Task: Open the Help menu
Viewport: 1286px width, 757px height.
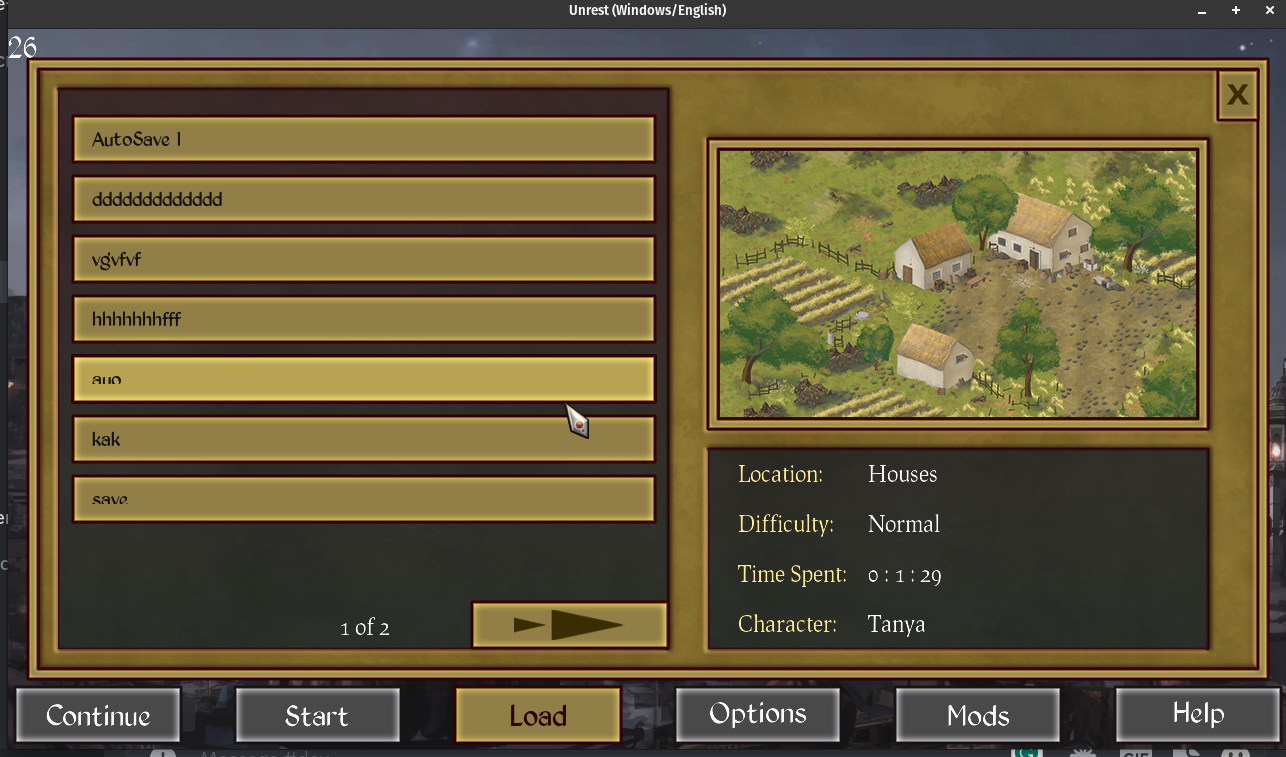Action: 1197,714
